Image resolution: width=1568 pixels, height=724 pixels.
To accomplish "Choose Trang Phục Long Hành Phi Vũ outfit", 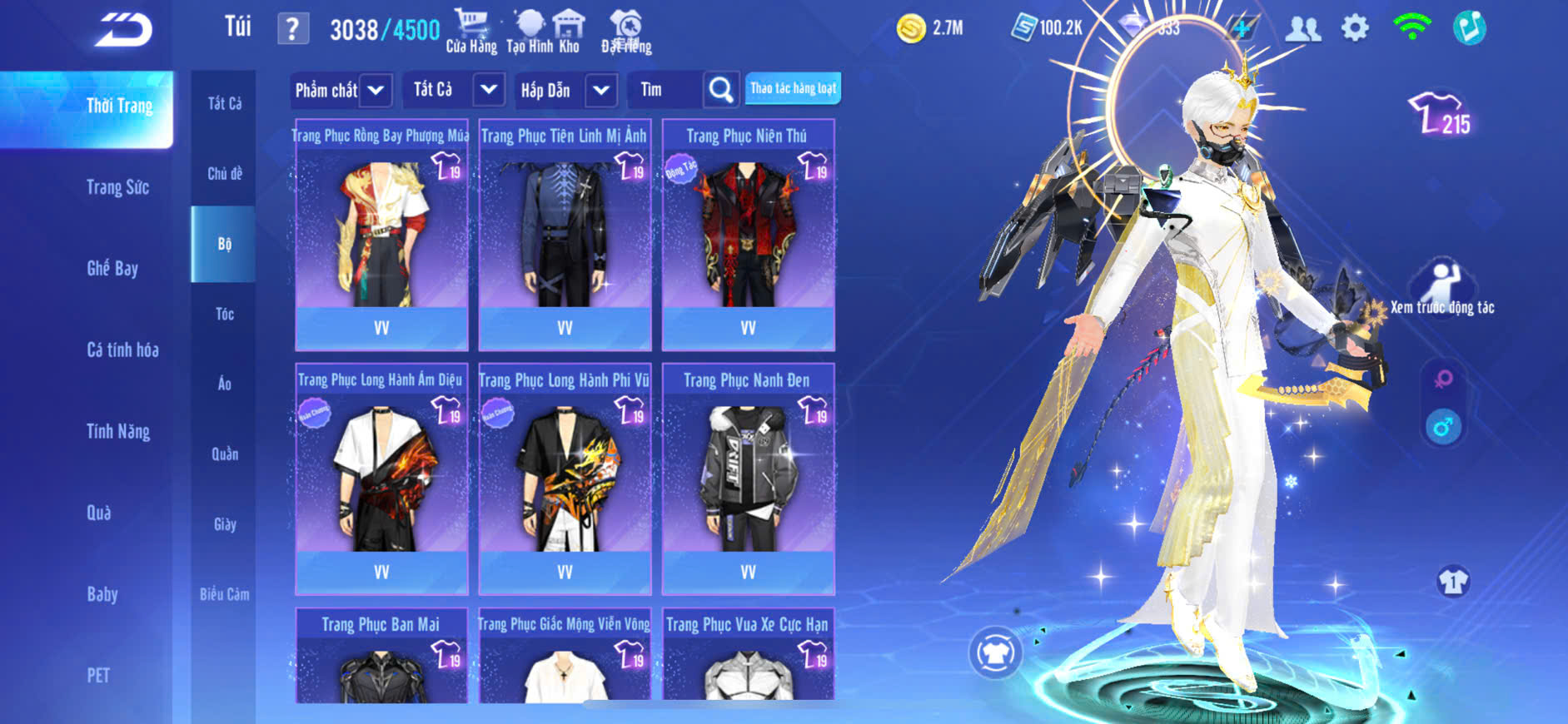I will pyautogui.click(x=565, y=479).
